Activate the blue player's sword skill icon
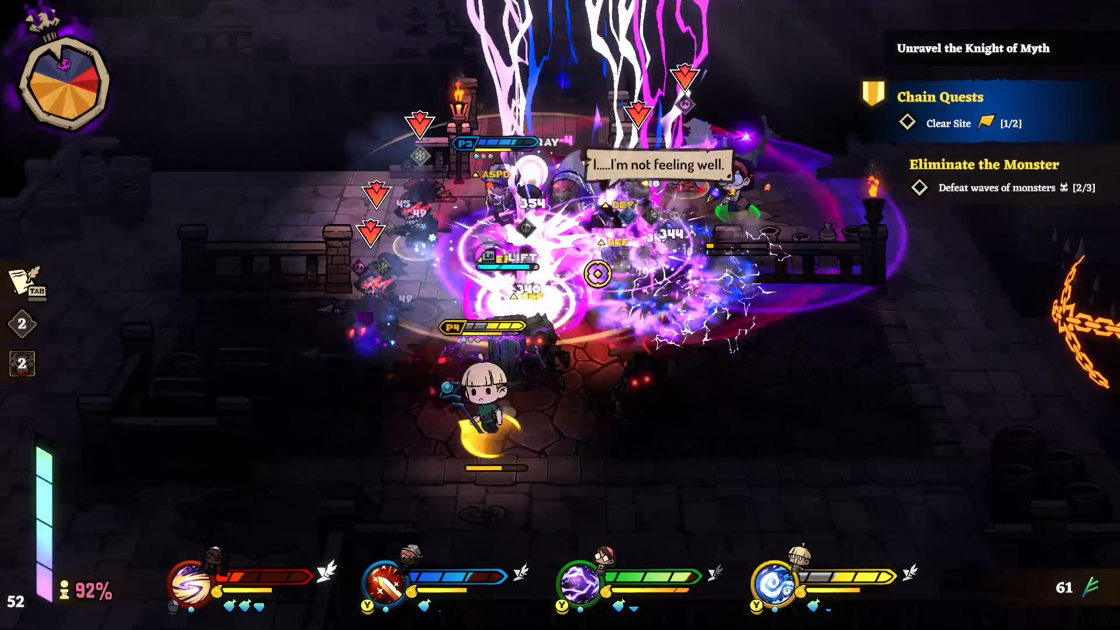This screenshot has height=630, width=1120. click(383, 583)
